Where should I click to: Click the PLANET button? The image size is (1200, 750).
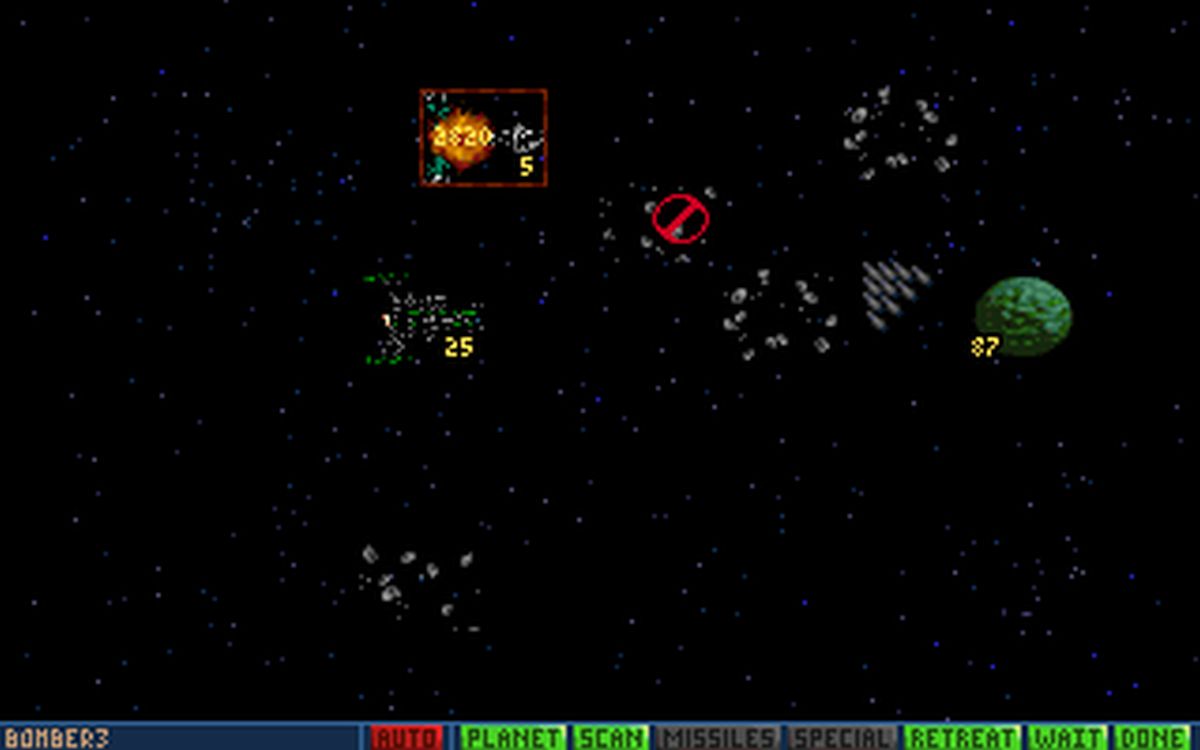click(x=513, y=738)
